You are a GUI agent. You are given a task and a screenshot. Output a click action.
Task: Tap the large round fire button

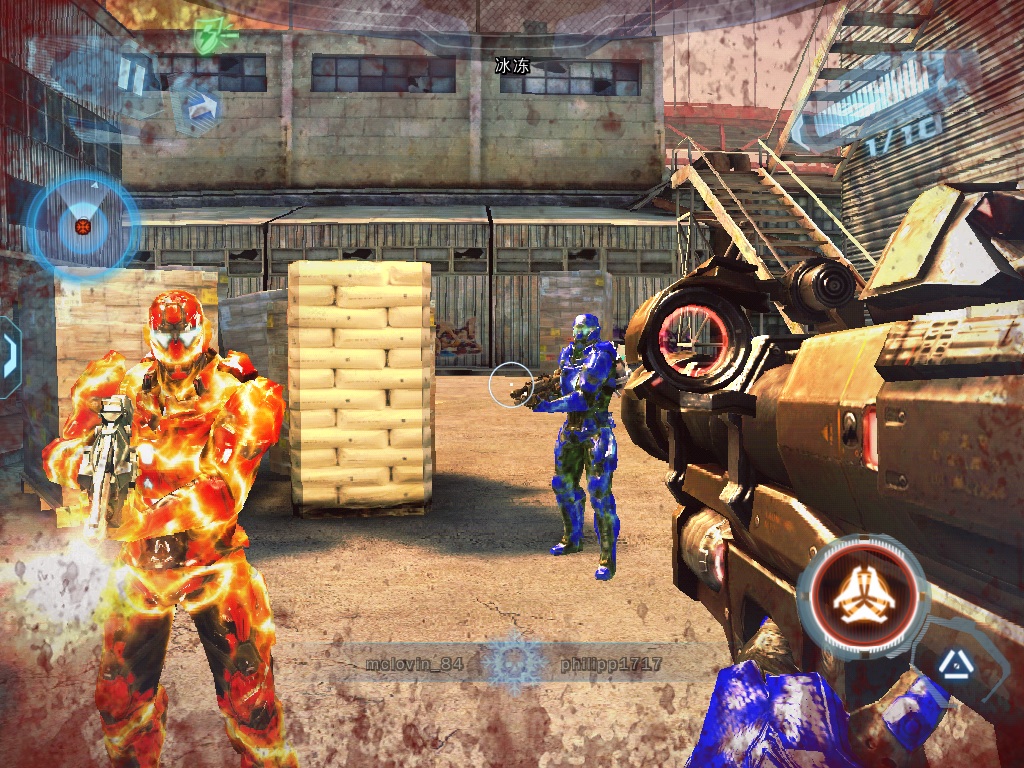click(x=865, y=595)
